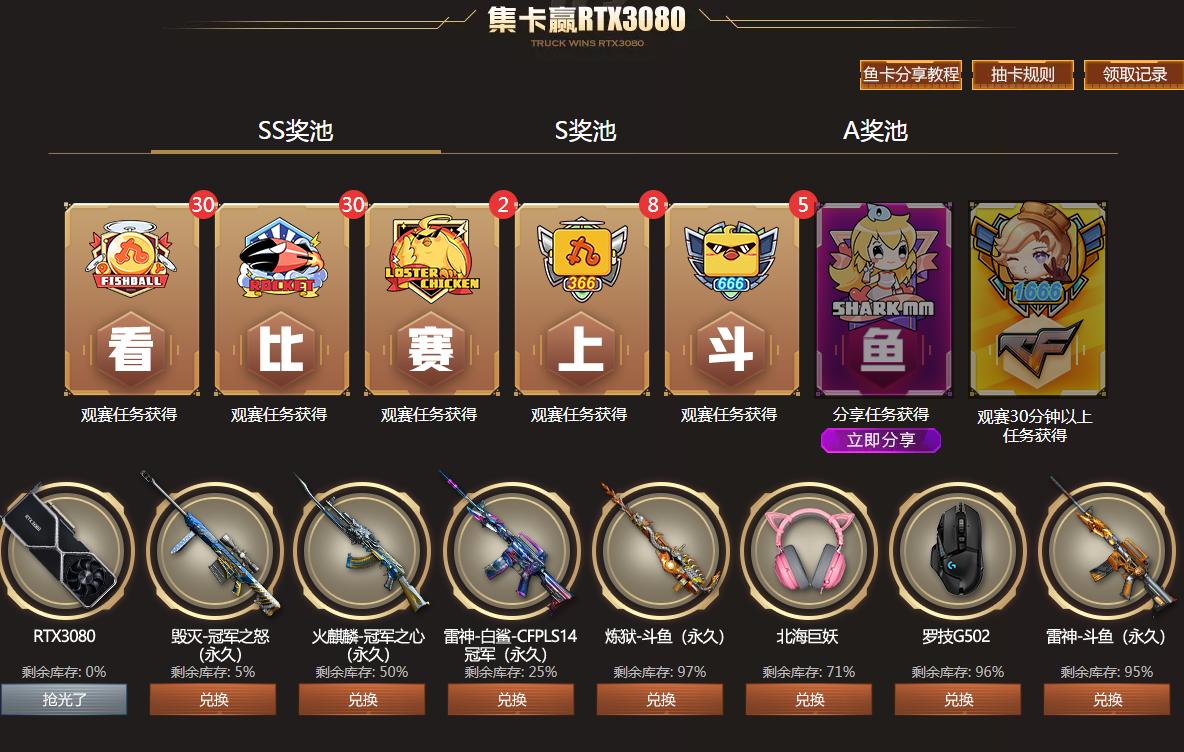Image resolution: width=1184 pixels, height=752 pixels.
Task: Click the greyed 抢光了 button under RTX3080
Action: click(64, 700)
